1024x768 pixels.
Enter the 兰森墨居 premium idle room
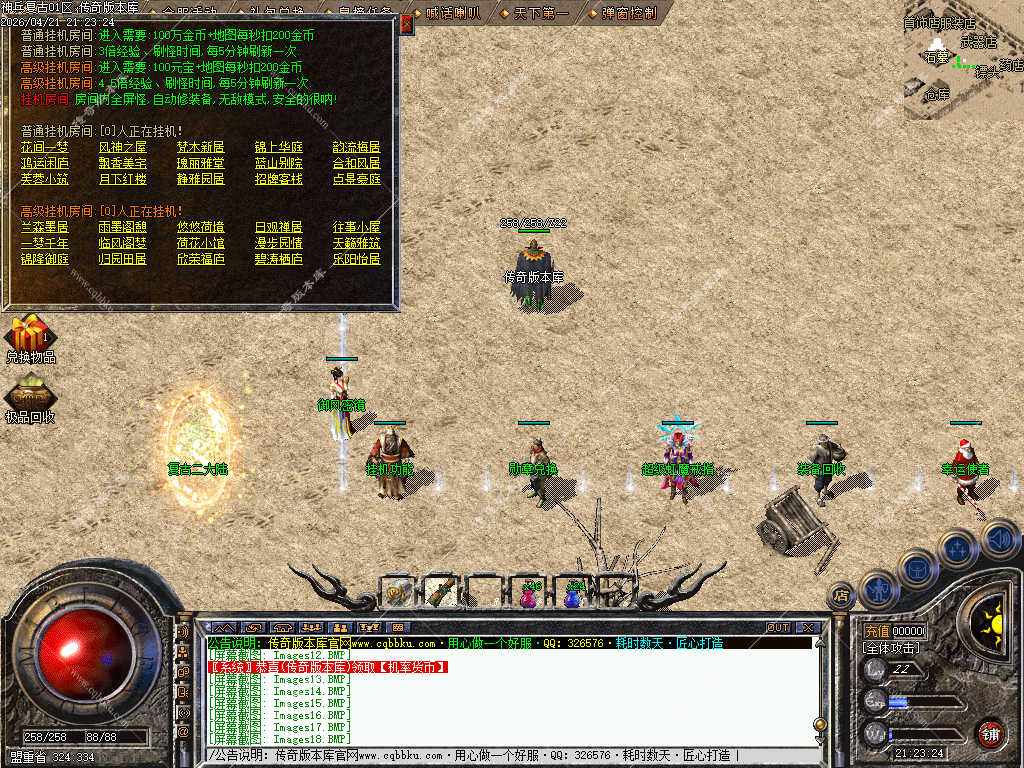click(x=46, y=227)
